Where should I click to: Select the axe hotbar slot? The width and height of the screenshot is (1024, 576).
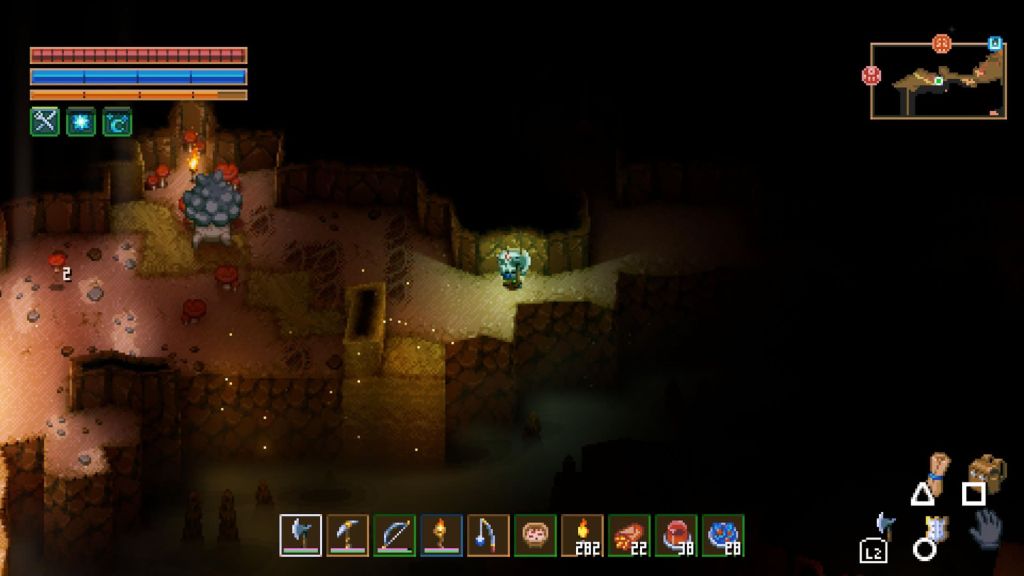tap(301, 535)
